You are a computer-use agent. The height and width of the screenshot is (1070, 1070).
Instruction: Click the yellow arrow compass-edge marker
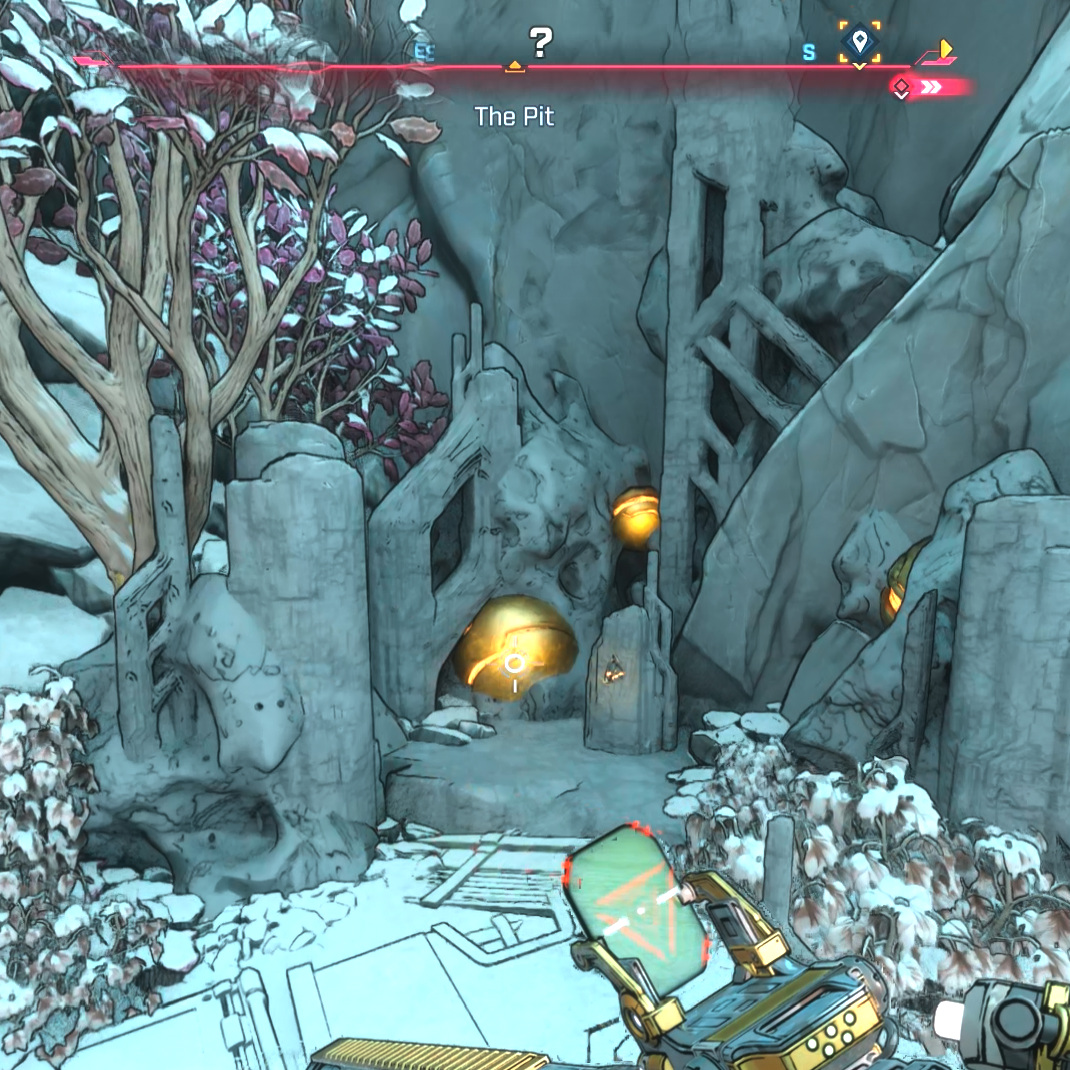click(x=943, y=48)
